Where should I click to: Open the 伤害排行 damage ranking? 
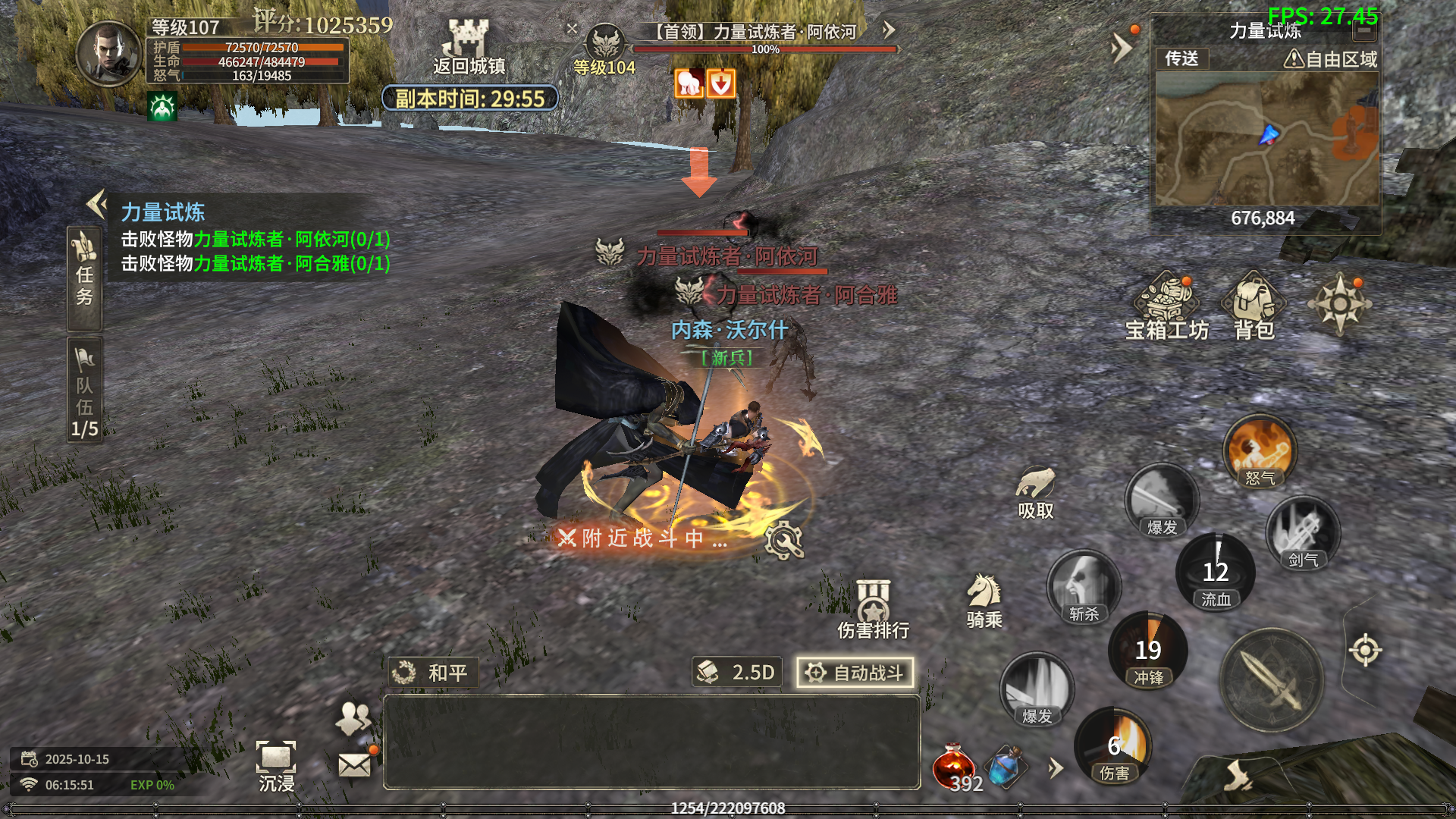[873, 609]
